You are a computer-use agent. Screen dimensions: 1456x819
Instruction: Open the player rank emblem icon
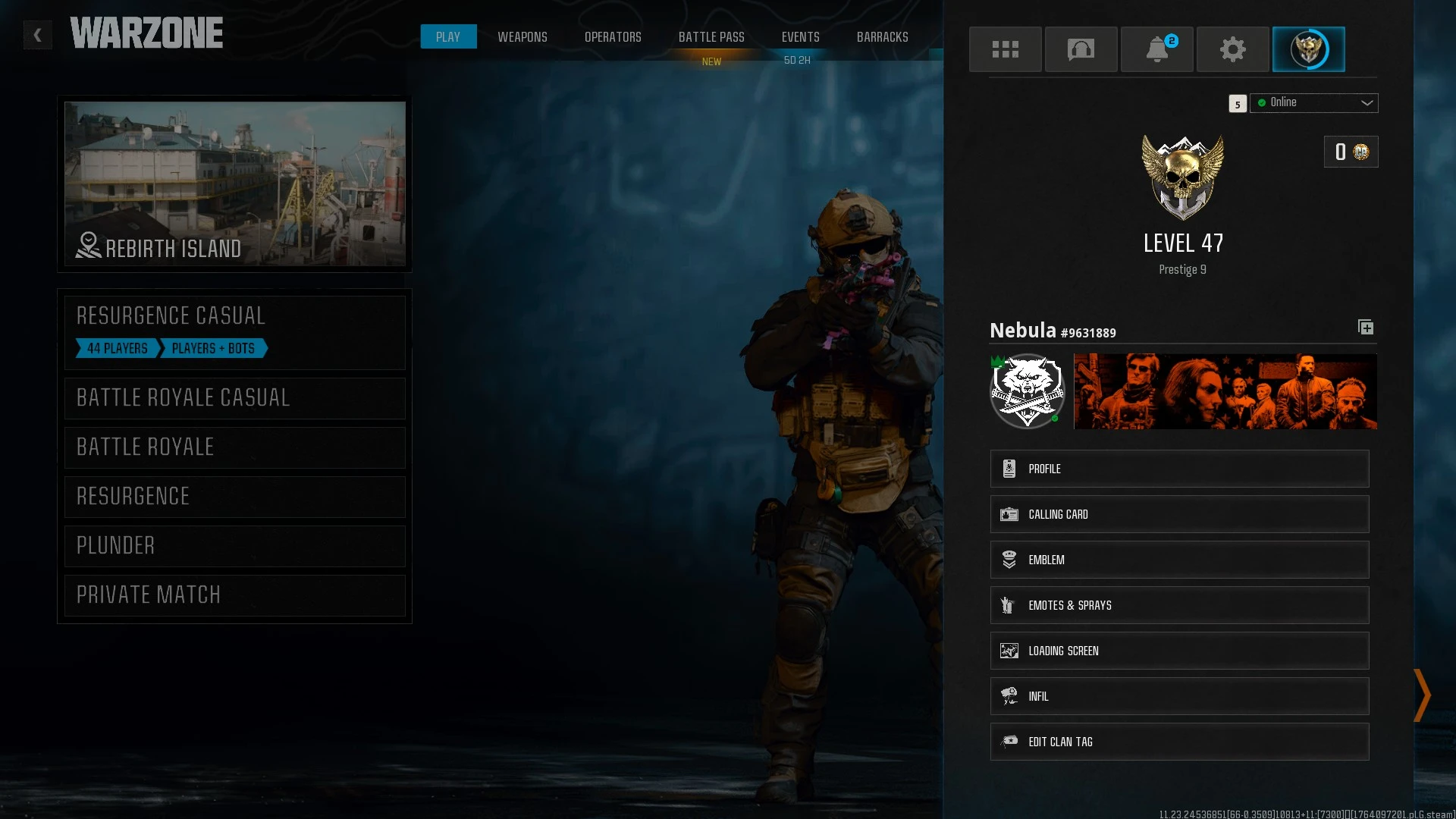[x=1309, y=49]
